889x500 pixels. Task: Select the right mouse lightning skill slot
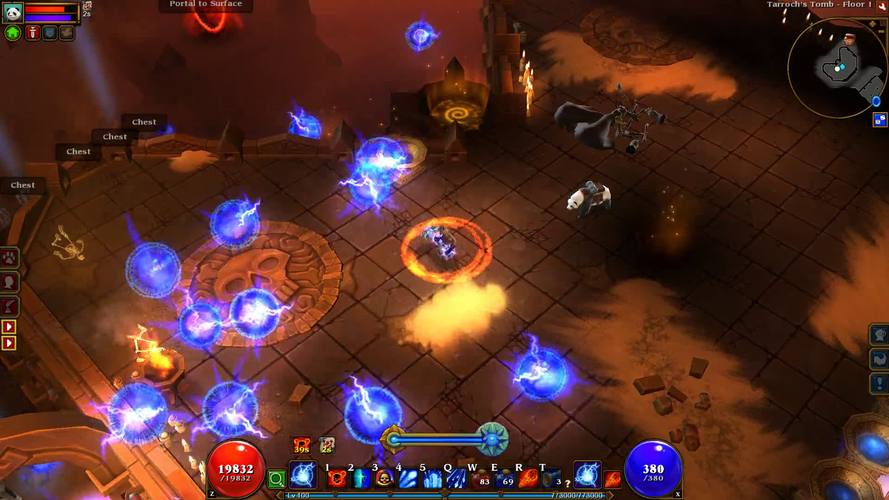coord(587,476)
